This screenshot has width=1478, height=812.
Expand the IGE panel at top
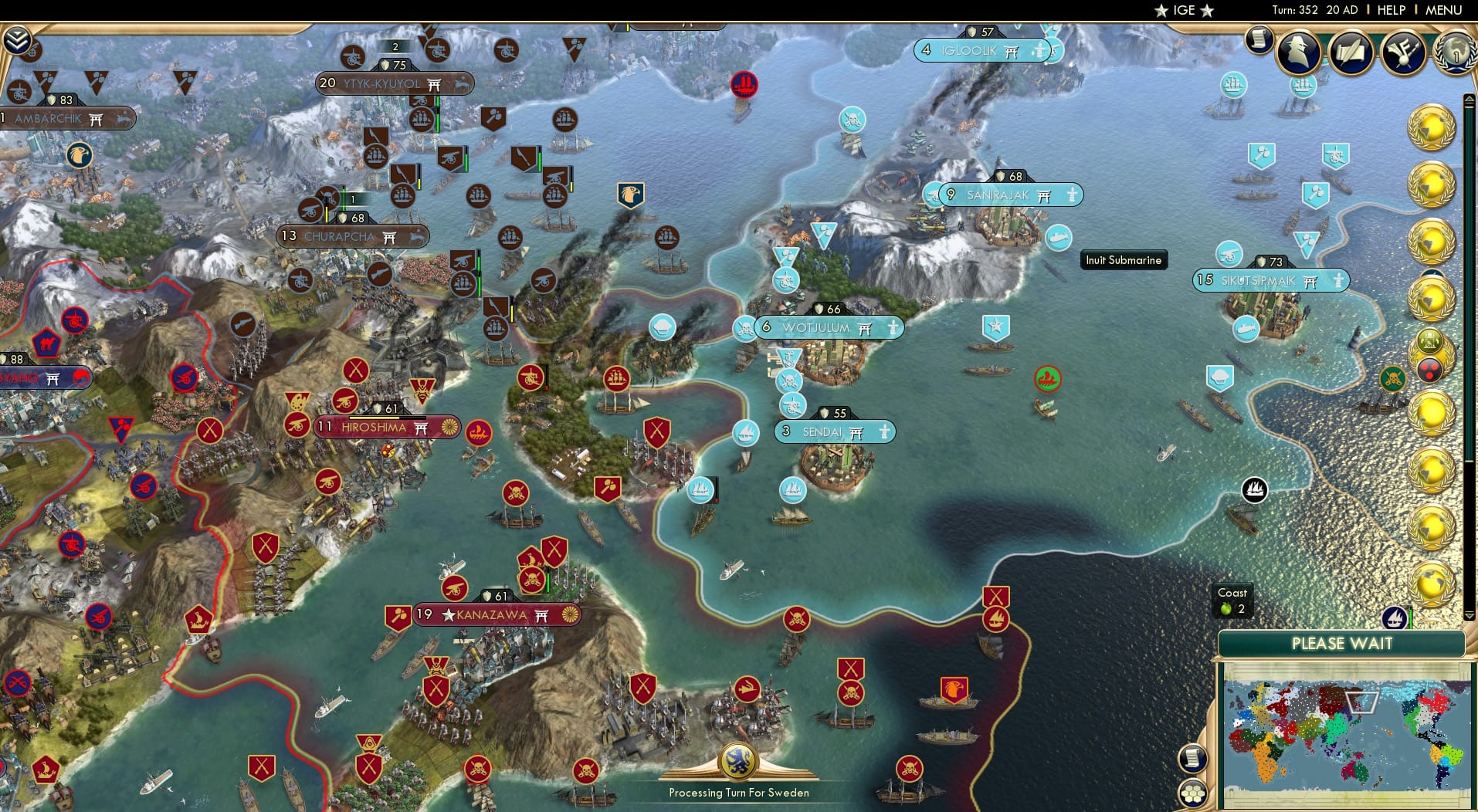[1181, 10]
